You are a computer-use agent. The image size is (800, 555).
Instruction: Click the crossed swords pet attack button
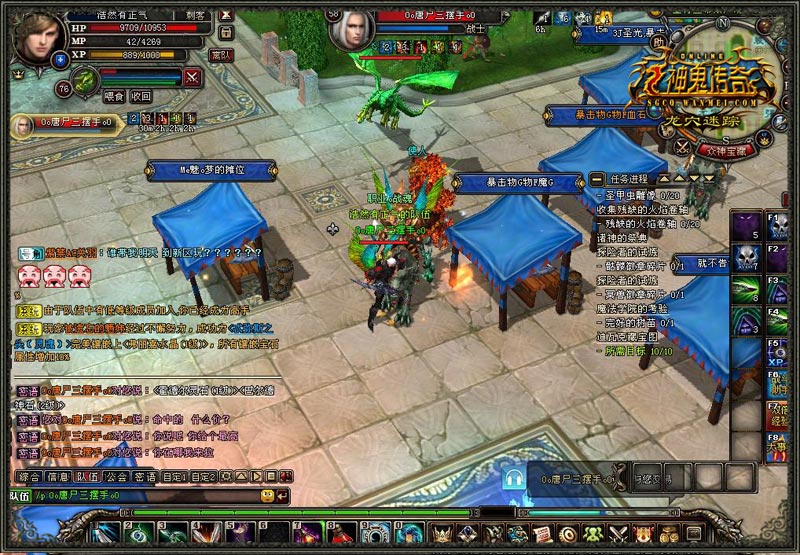(193, 76)
